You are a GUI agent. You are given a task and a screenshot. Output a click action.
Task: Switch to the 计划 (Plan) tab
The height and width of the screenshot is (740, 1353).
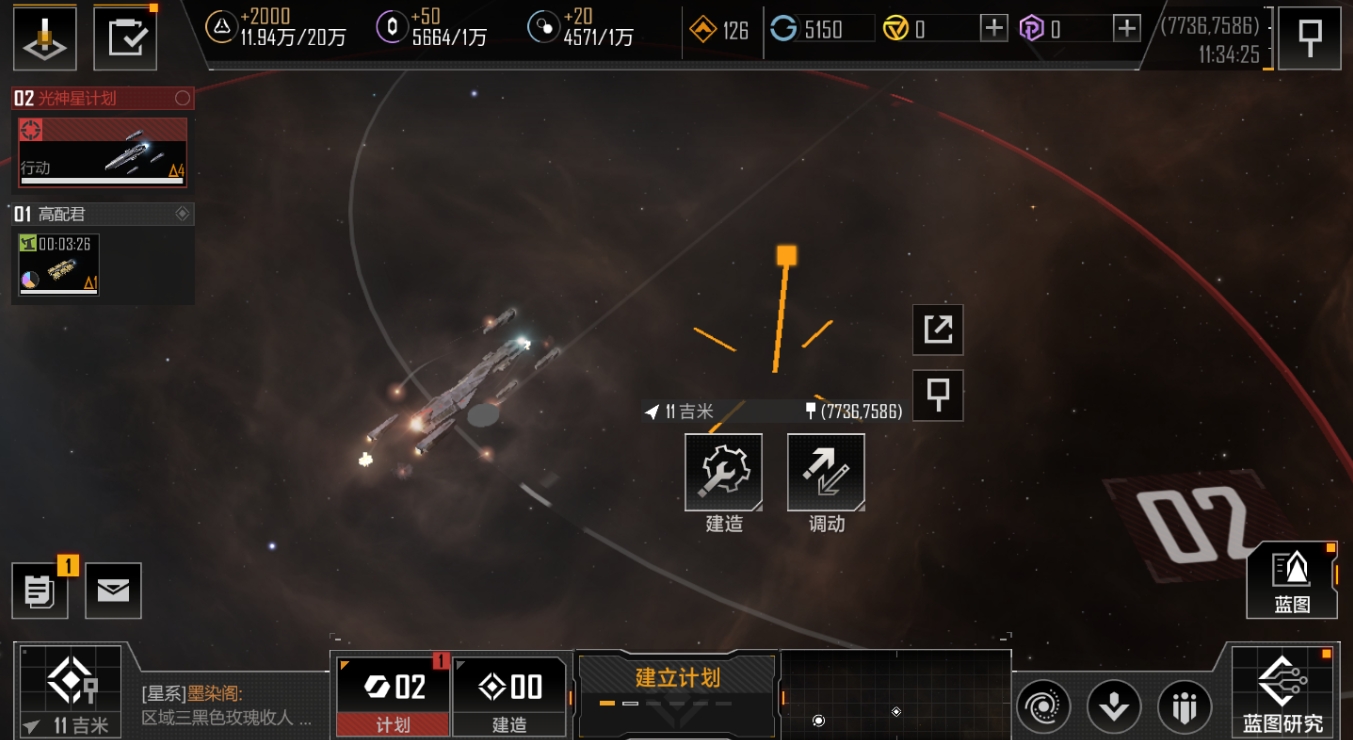tap(392, 695)
